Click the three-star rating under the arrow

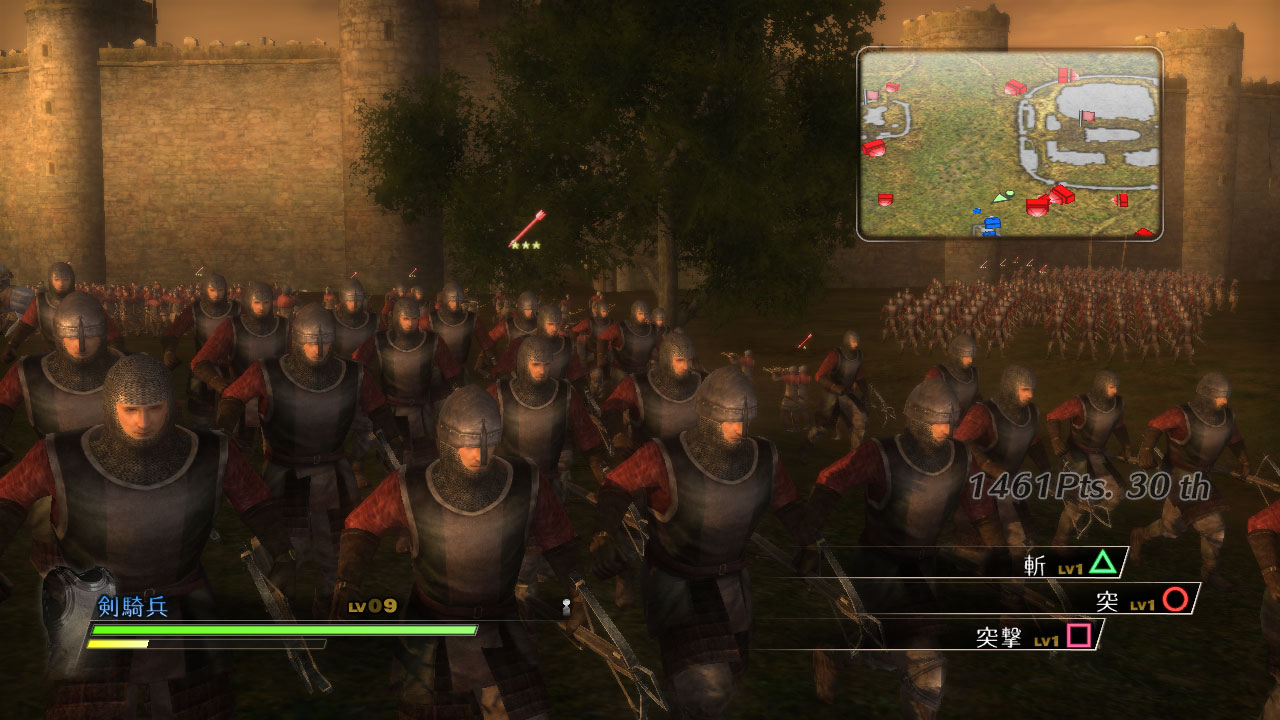tap(525, 243)
